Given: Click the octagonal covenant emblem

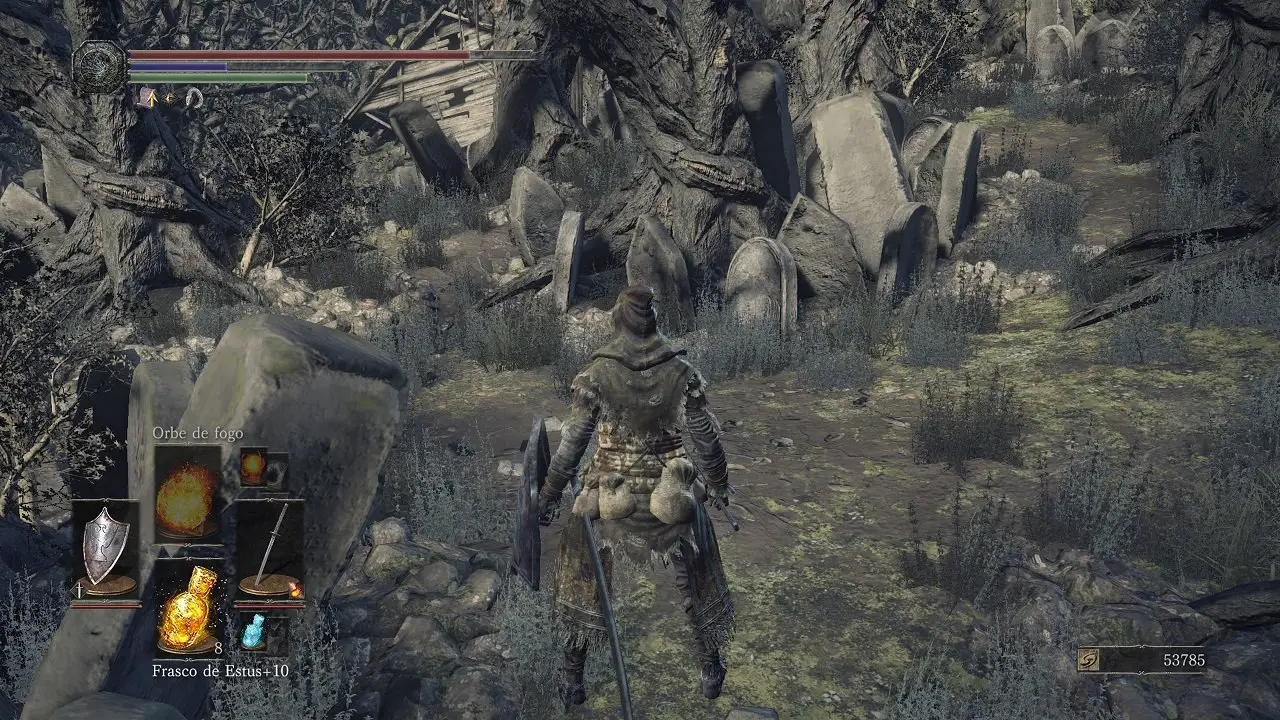Looking at the screenshot, I should (100, 66).
